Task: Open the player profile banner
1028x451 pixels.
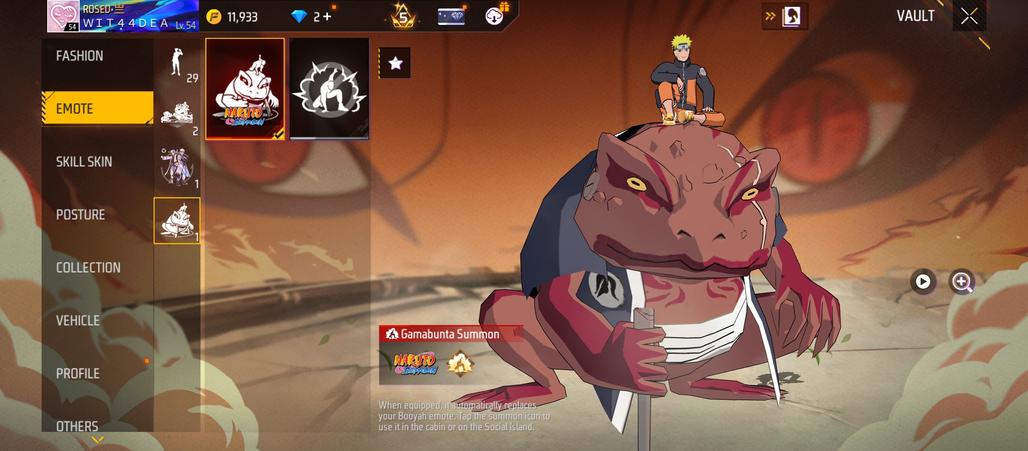Action: point(122,16)
